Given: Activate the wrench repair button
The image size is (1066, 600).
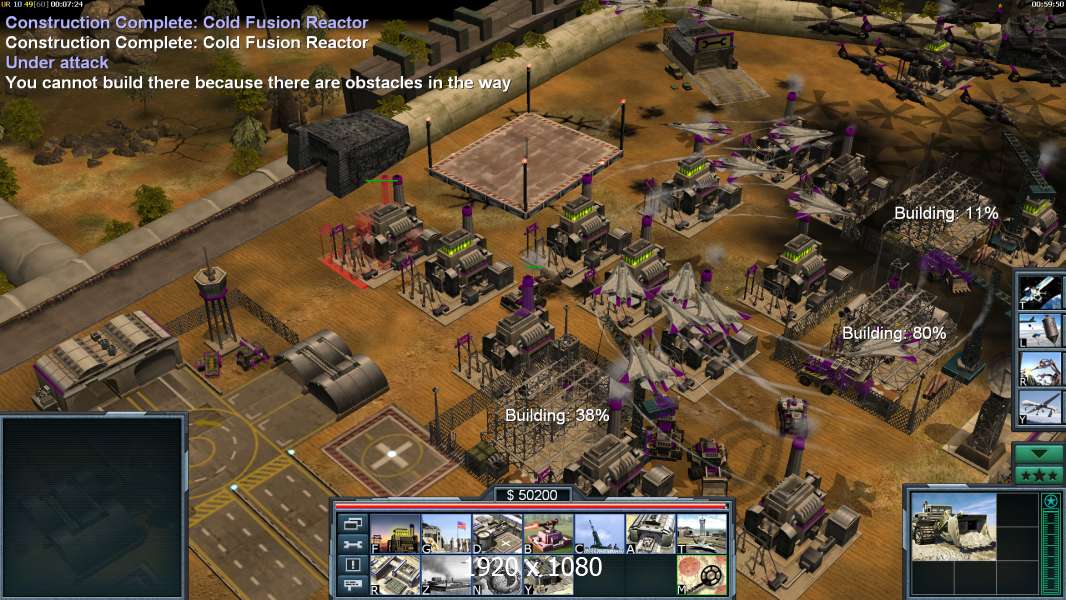Looking at the screenshot, I should 351,544.
